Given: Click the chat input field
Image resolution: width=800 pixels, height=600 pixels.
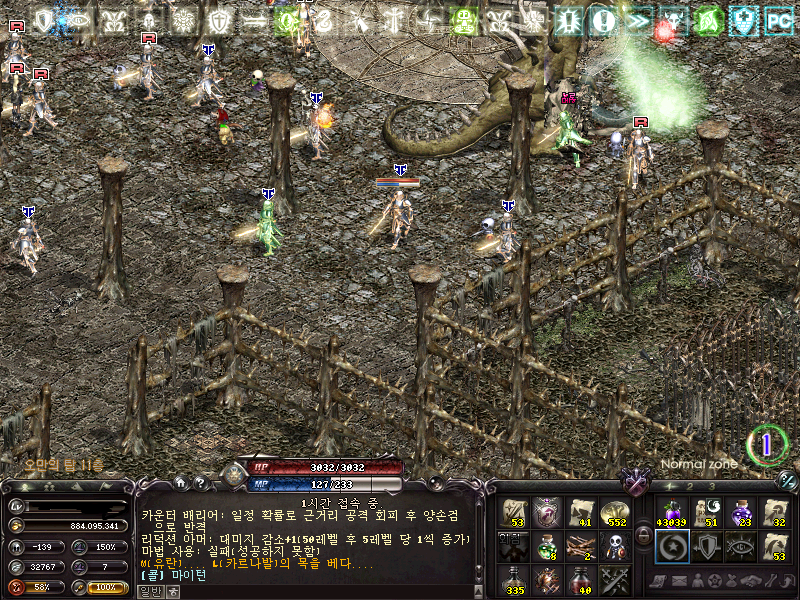Looking at the screenshot, I should [x=320, y=591].
